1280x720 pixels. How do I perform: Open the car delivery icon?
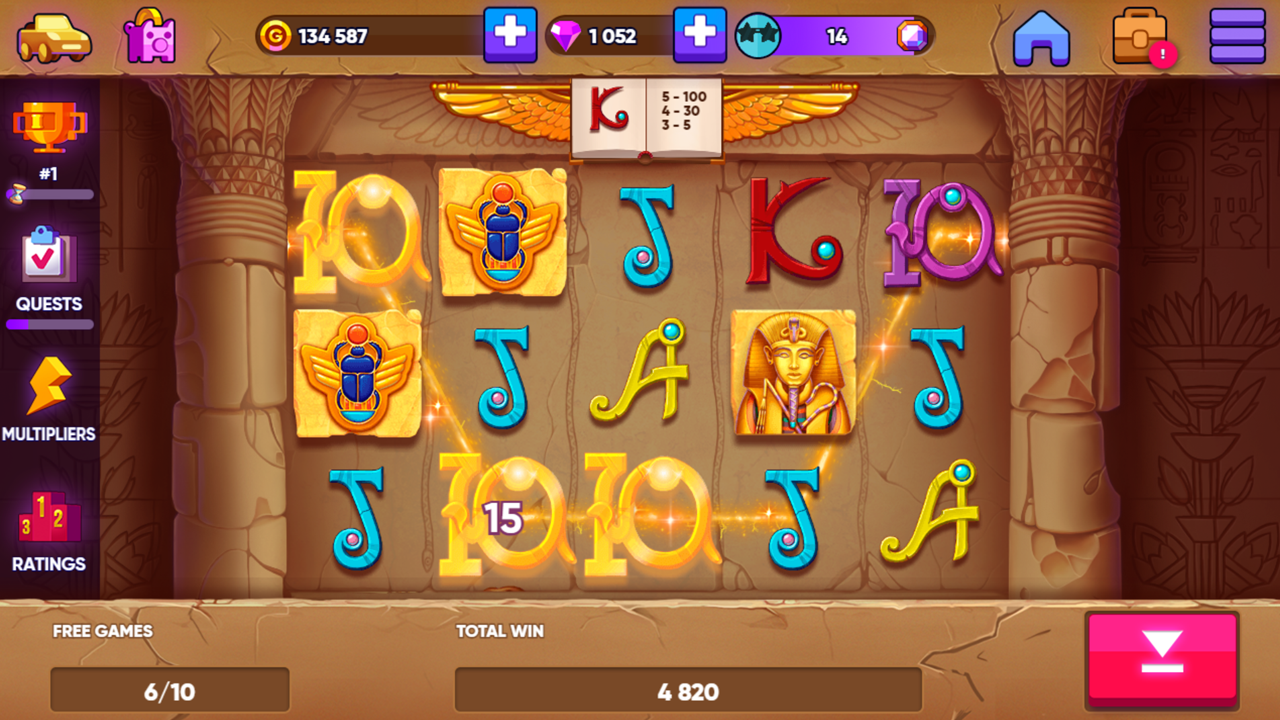click(x=52, y=36)
